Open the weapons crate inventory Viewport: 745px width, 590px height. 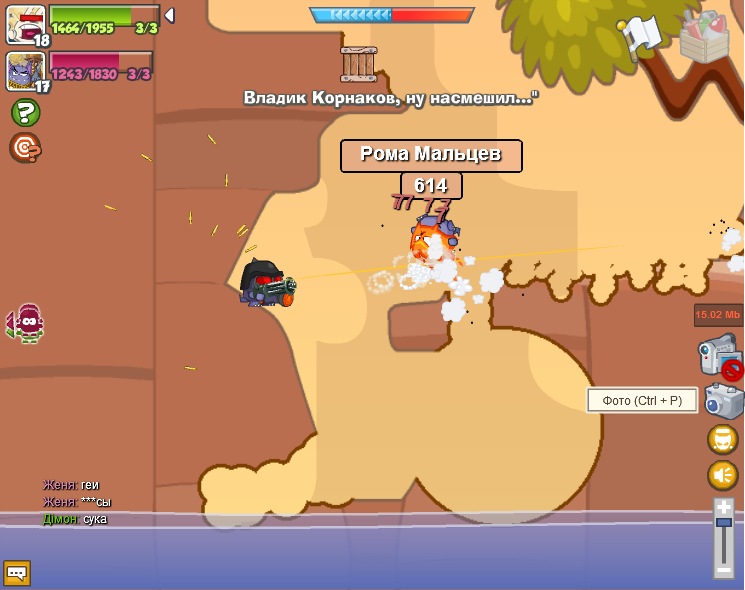[705, 37]
